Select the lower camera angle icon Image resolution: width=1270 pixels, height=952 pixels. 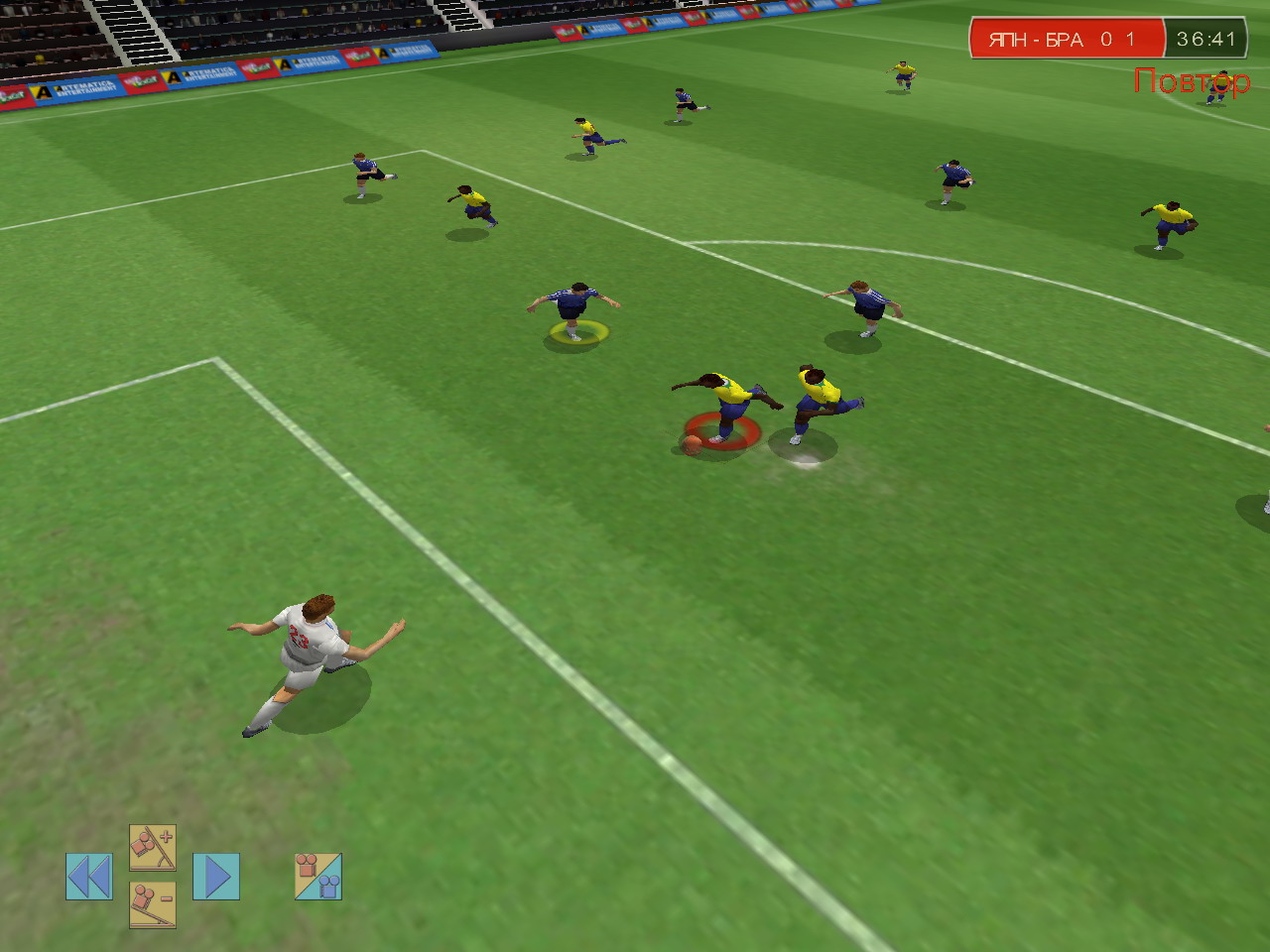(x=151, y=902)
